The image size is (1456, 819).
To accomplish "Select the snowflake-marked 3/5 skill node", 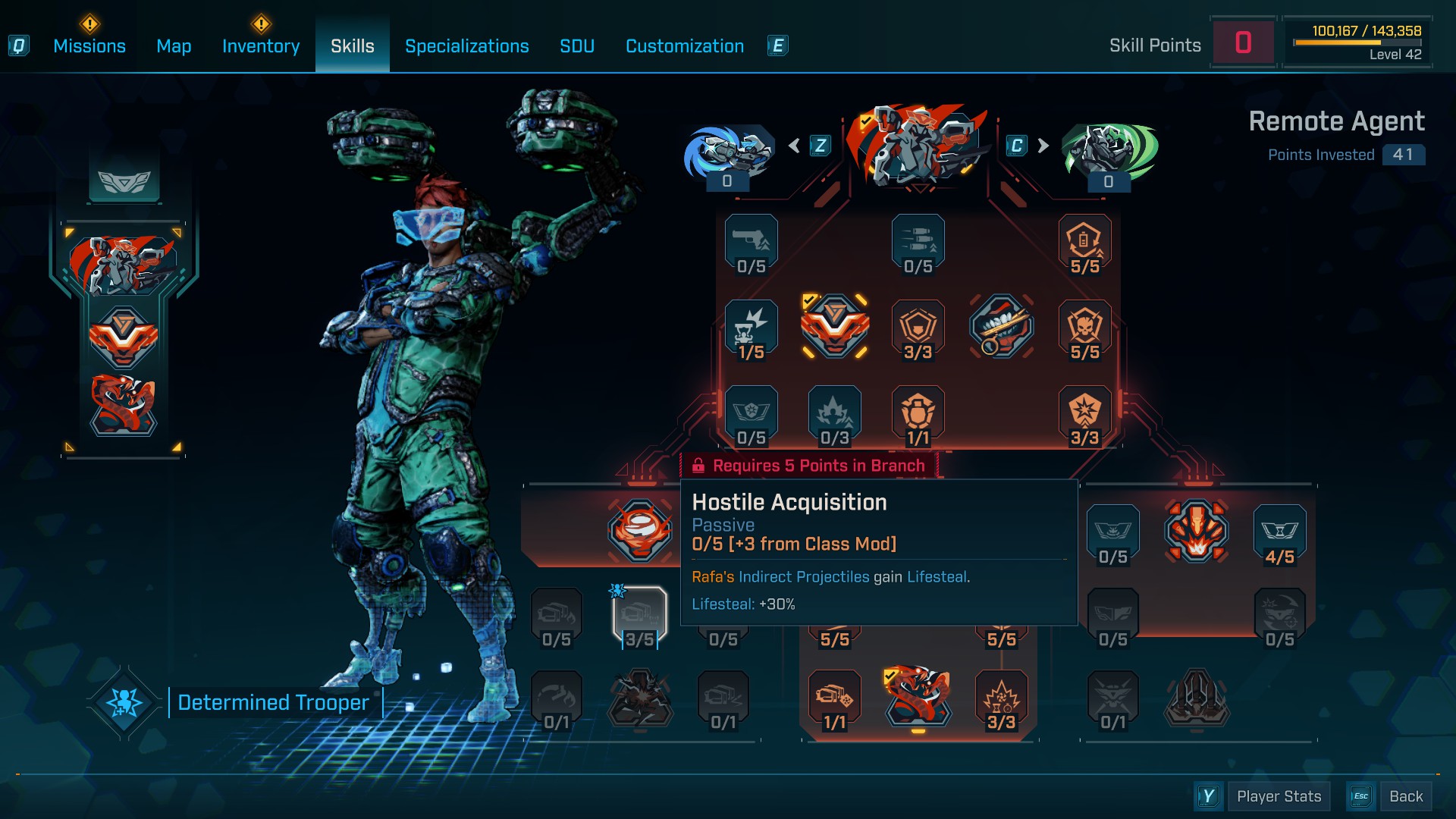I will (x=640, y=617).
